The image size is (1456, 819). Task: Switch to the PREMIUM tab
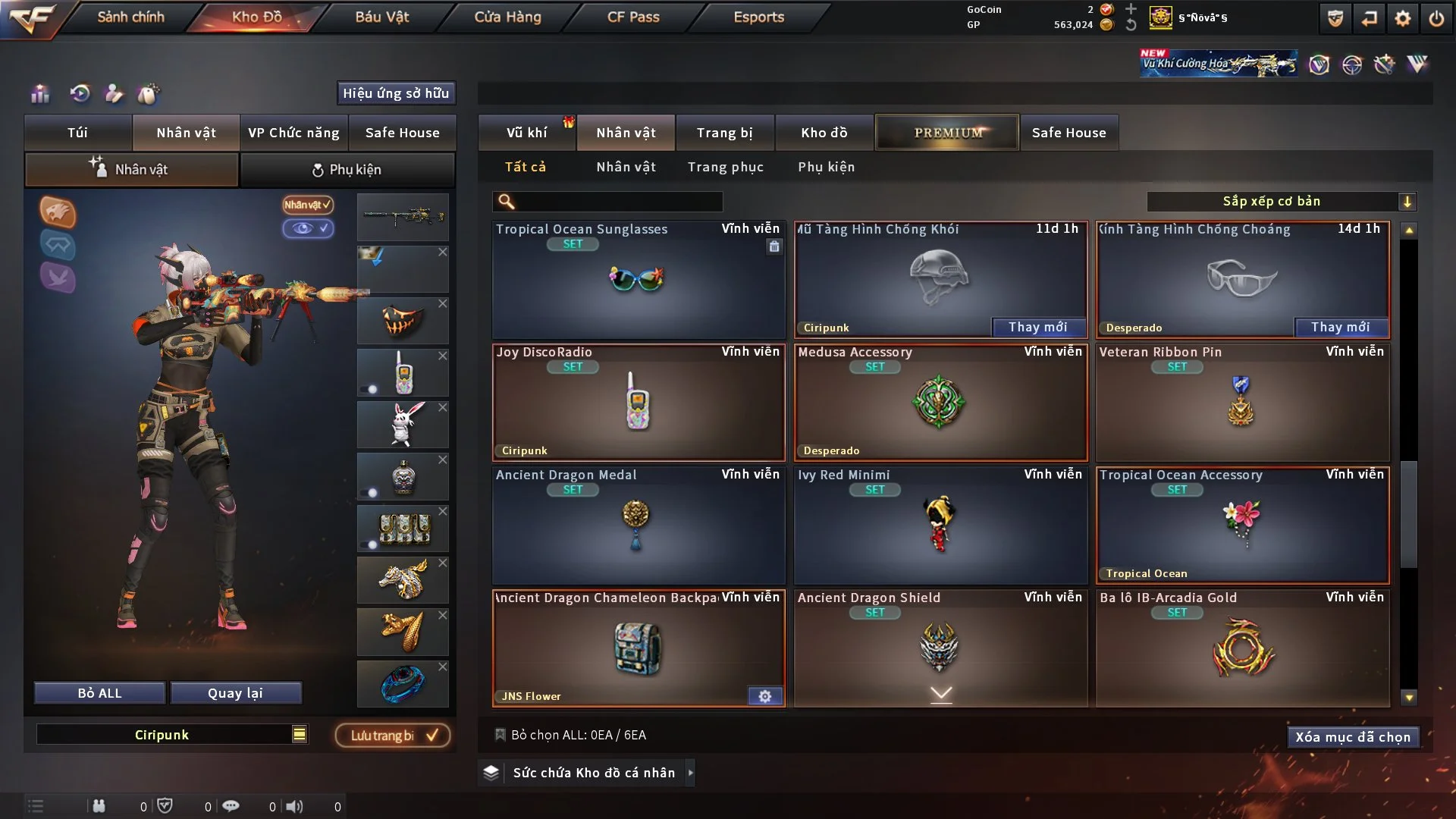[947, 133]
